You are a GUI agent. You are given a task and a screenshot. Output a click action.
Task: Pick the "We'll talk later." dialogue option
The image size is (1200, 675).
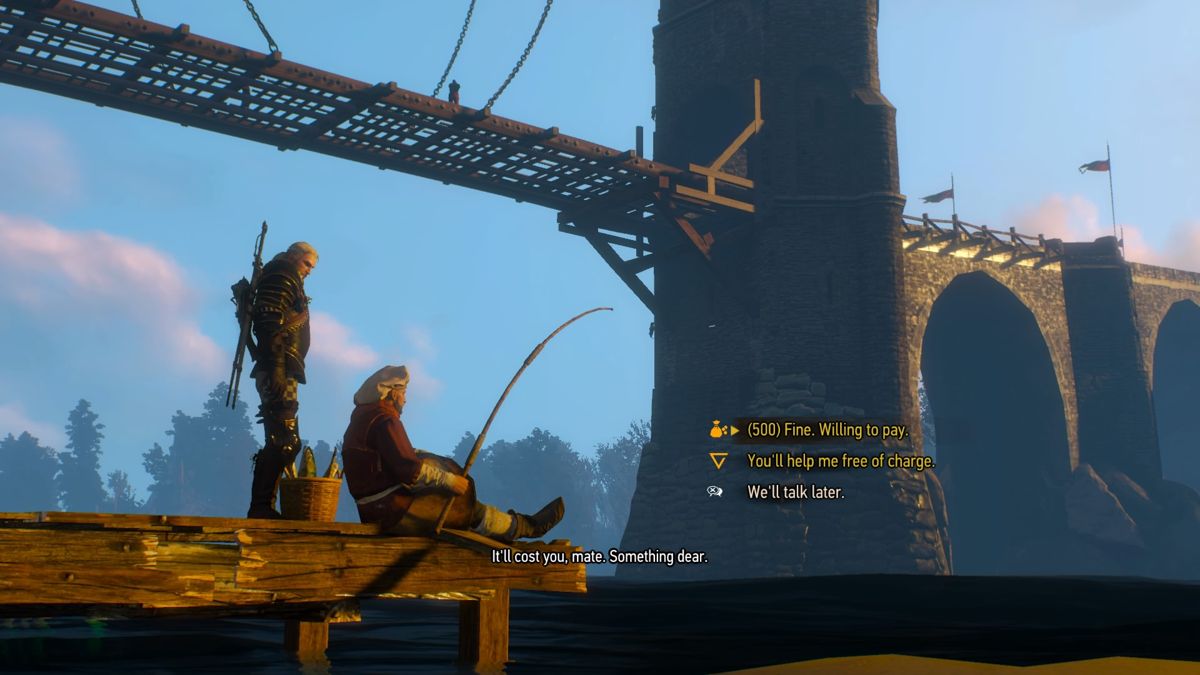pyautogui.click(x=795, y=492)
